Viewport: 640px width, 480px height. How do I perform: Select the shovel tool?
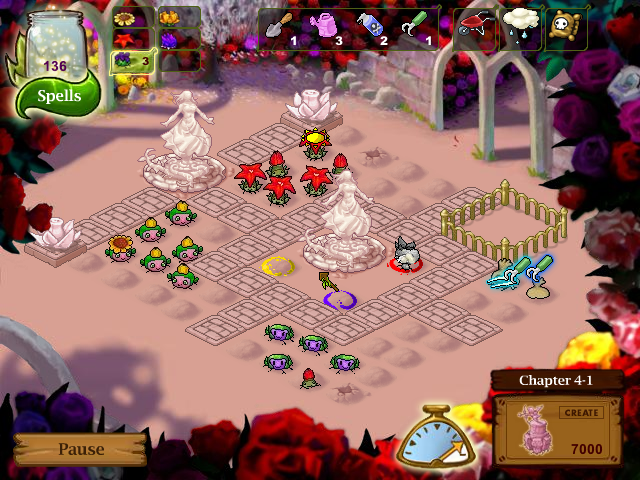281,28
